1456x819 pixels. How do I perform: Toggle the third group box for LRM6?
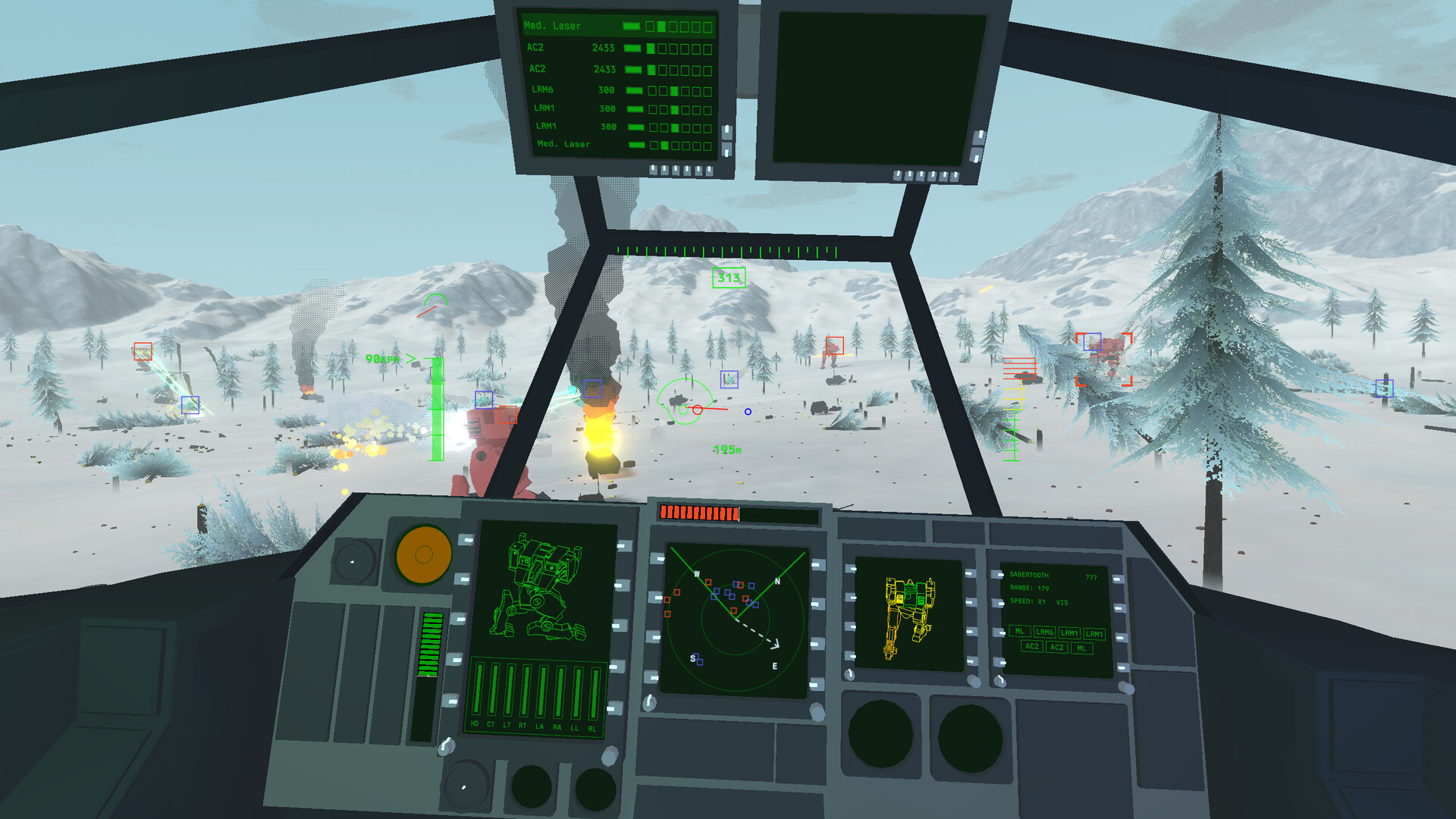click(x=675, y=91)
